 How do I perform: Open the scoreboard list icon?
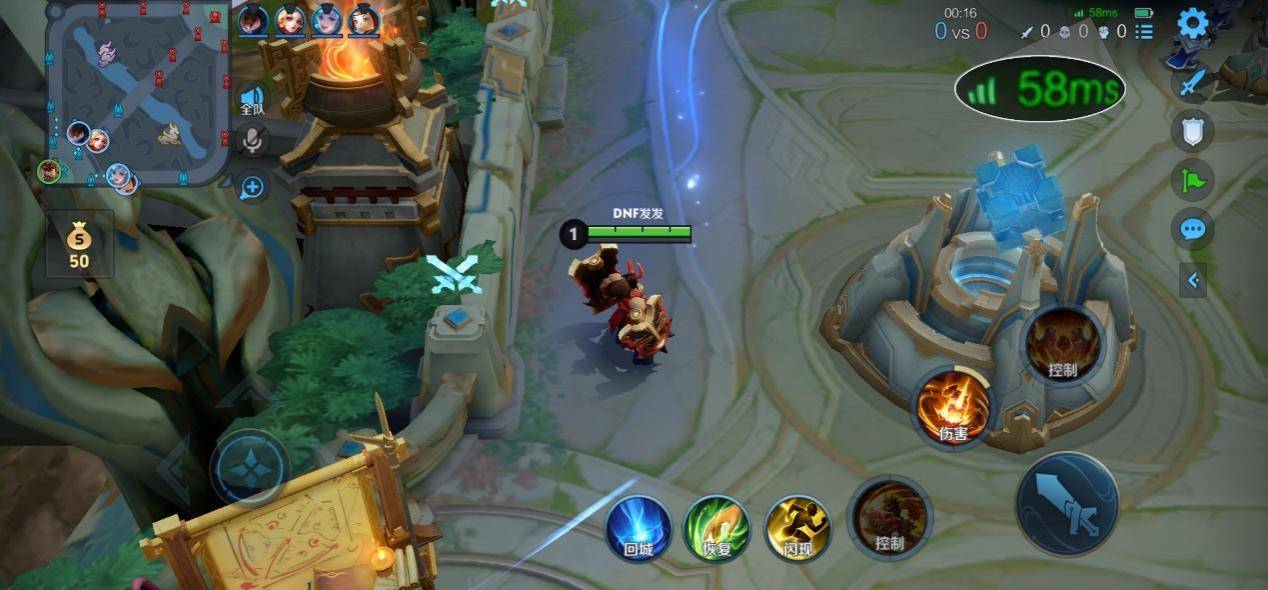(x=1144, y=32)
